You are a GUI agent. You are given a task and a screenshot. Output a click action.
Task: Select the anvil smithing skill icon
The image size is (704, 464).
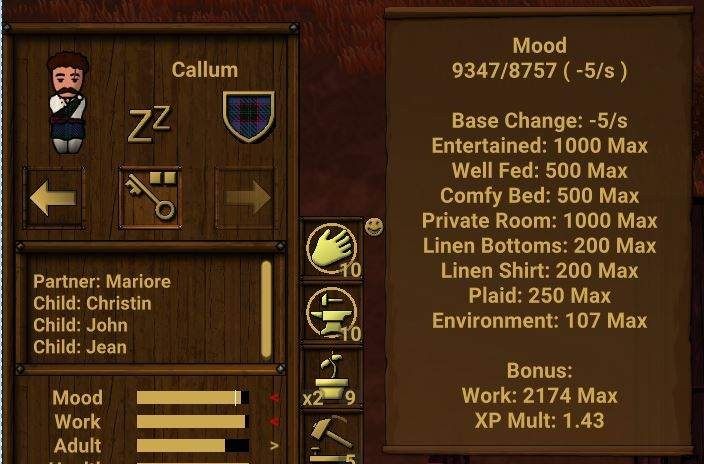pos(331,312)
